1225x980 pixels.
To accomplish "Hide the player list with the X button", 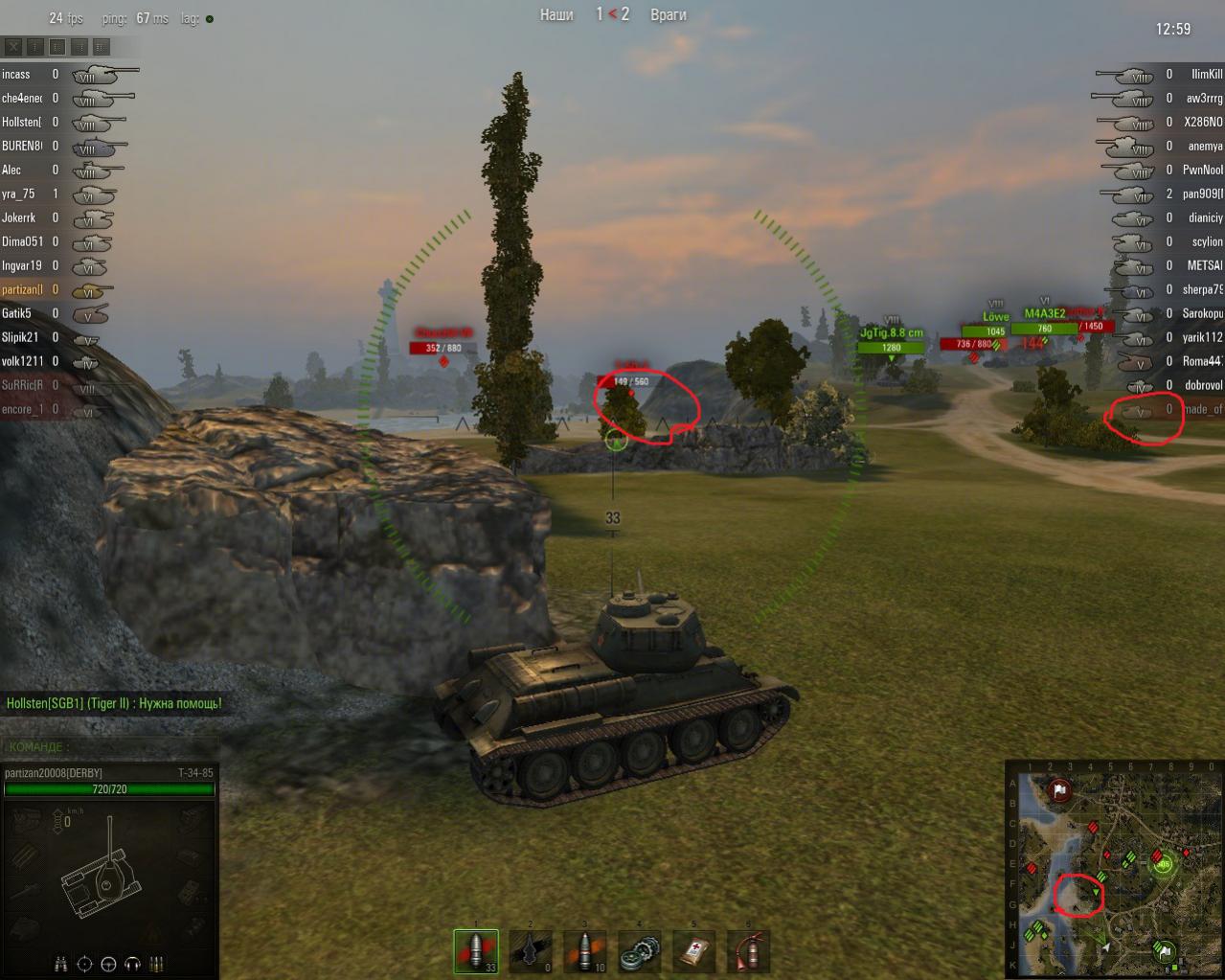I will 13,46.
